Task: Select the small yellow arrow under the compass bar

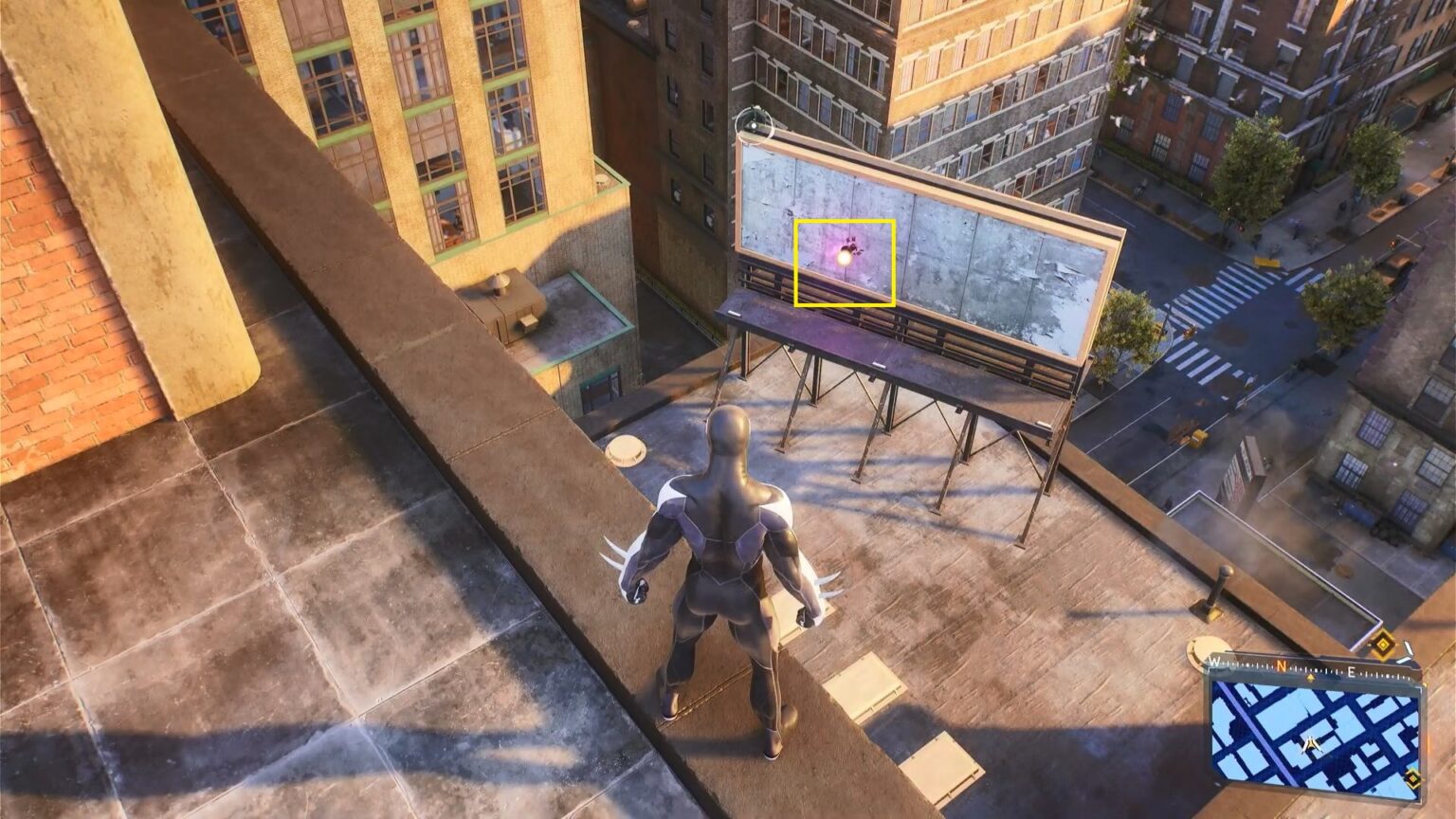Action: coord(1311,677)
